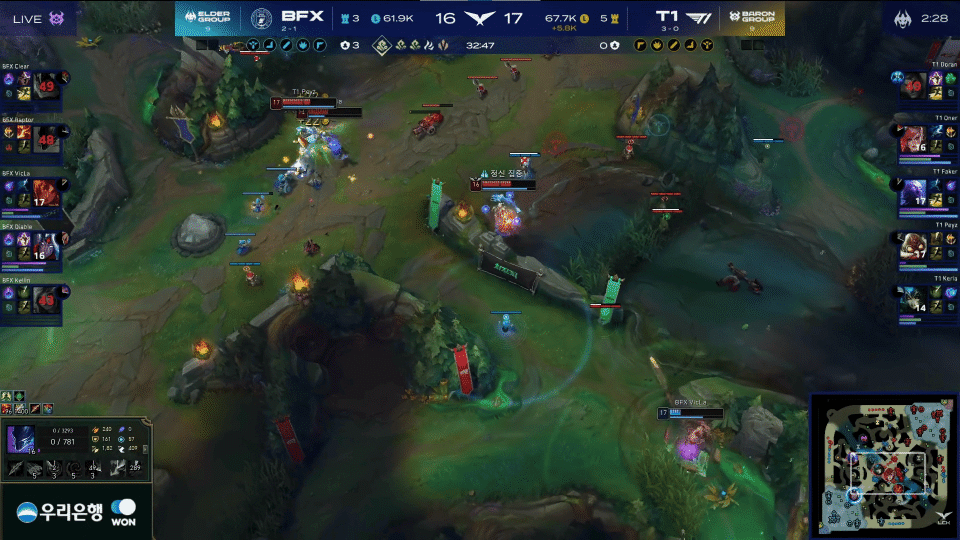Select BFX VicLa's champion portrait
The width and height of the screenshot is (960, 540).
[x=46, y=194]
